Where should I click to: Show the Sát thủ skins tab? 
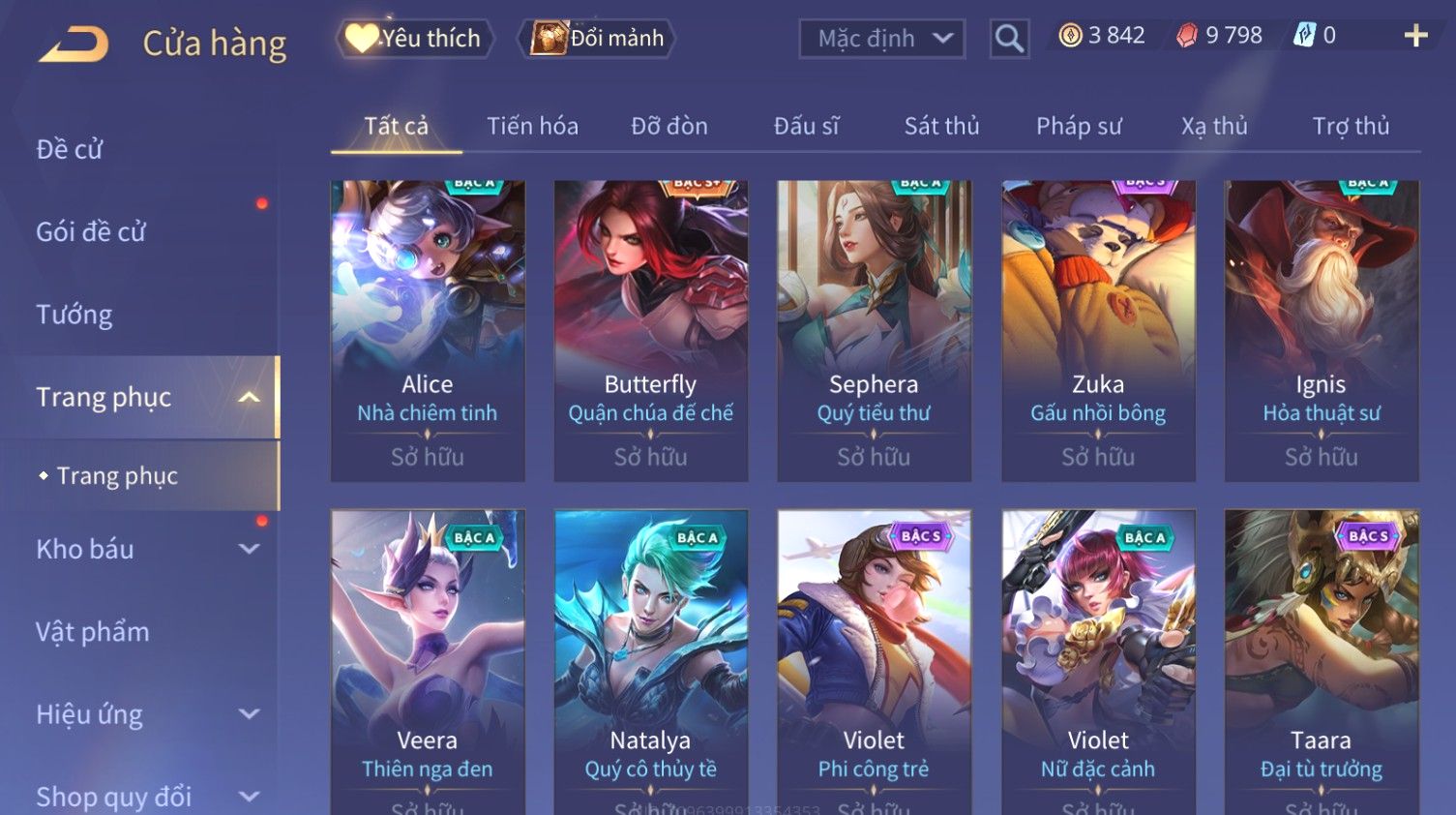point(941,126)
